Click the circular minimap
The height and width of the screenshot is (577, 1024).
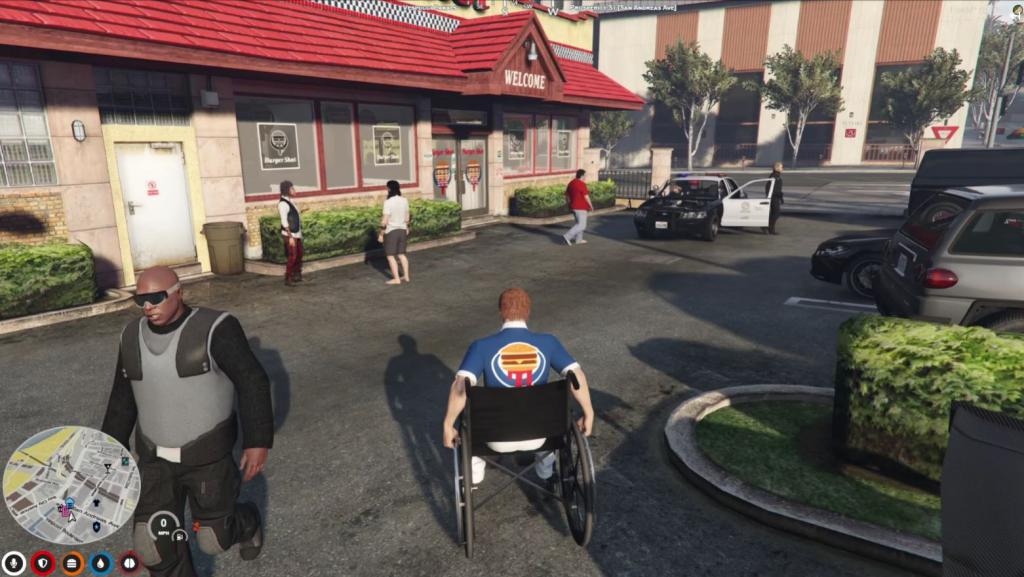pos(71,485)
